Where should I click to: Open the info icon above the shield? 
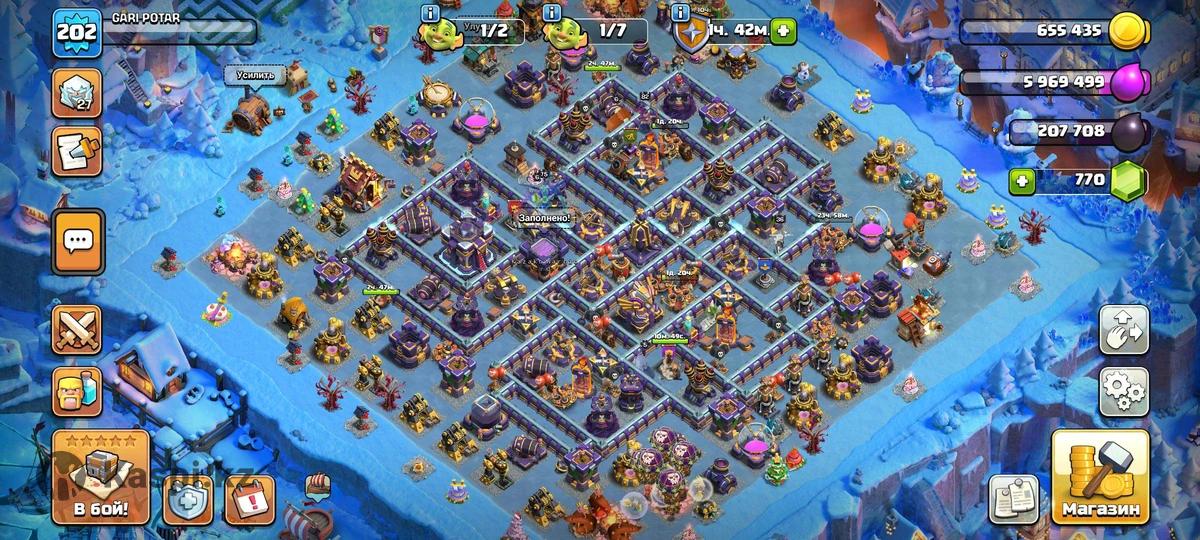[x=681, y=13]
